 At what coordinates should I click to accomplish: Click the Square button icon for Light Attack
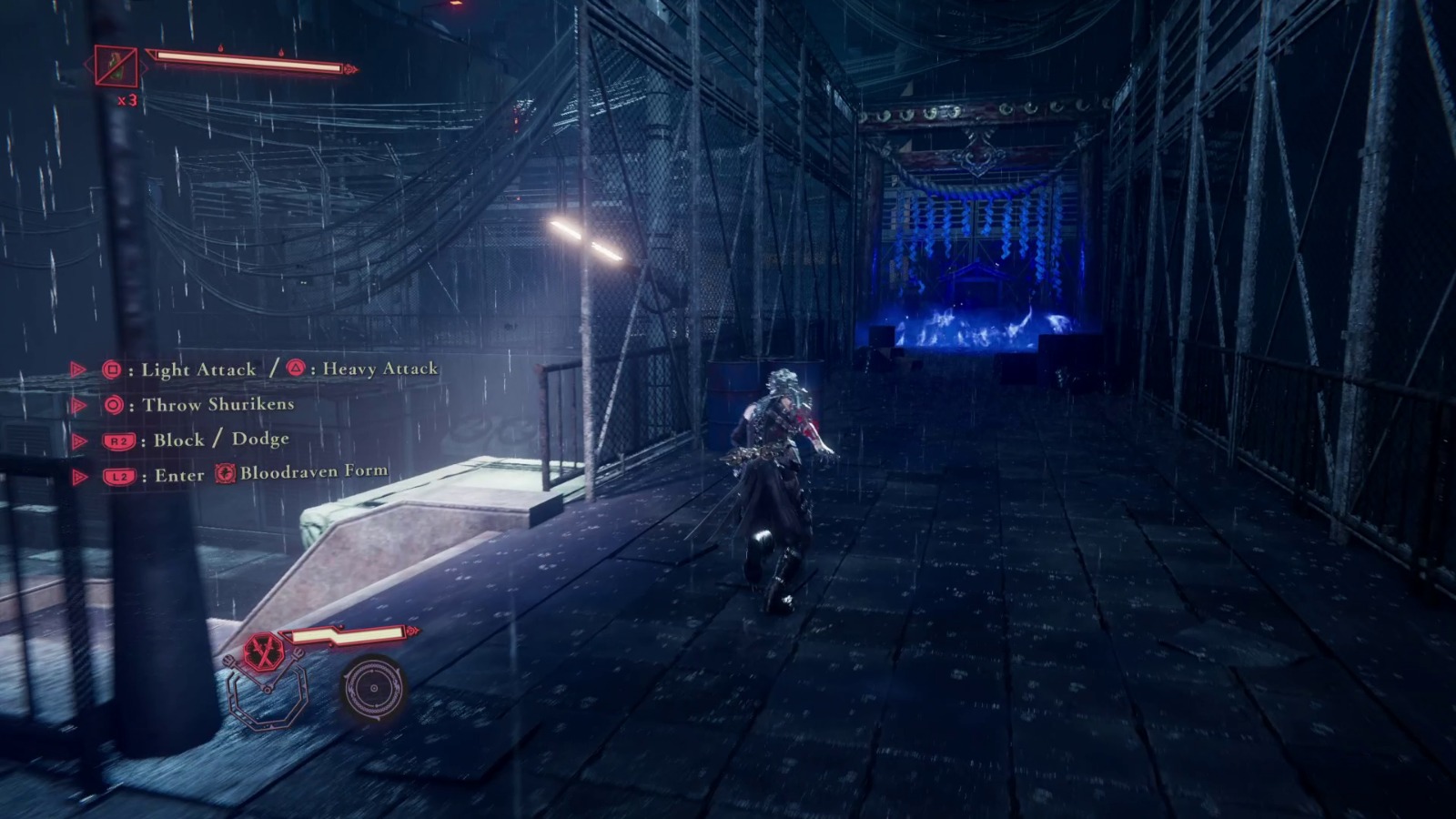point(114,369)
